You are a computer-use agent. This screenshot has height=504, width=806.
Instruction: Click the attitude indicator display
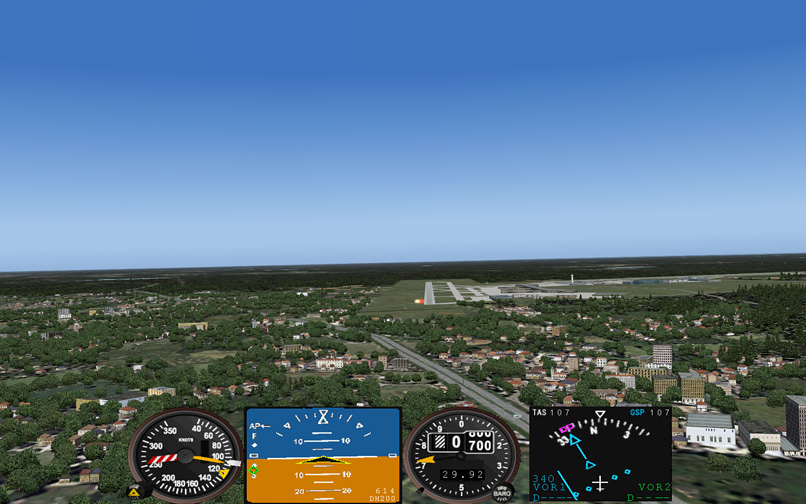pyautogui.click(x=323, y=455)
